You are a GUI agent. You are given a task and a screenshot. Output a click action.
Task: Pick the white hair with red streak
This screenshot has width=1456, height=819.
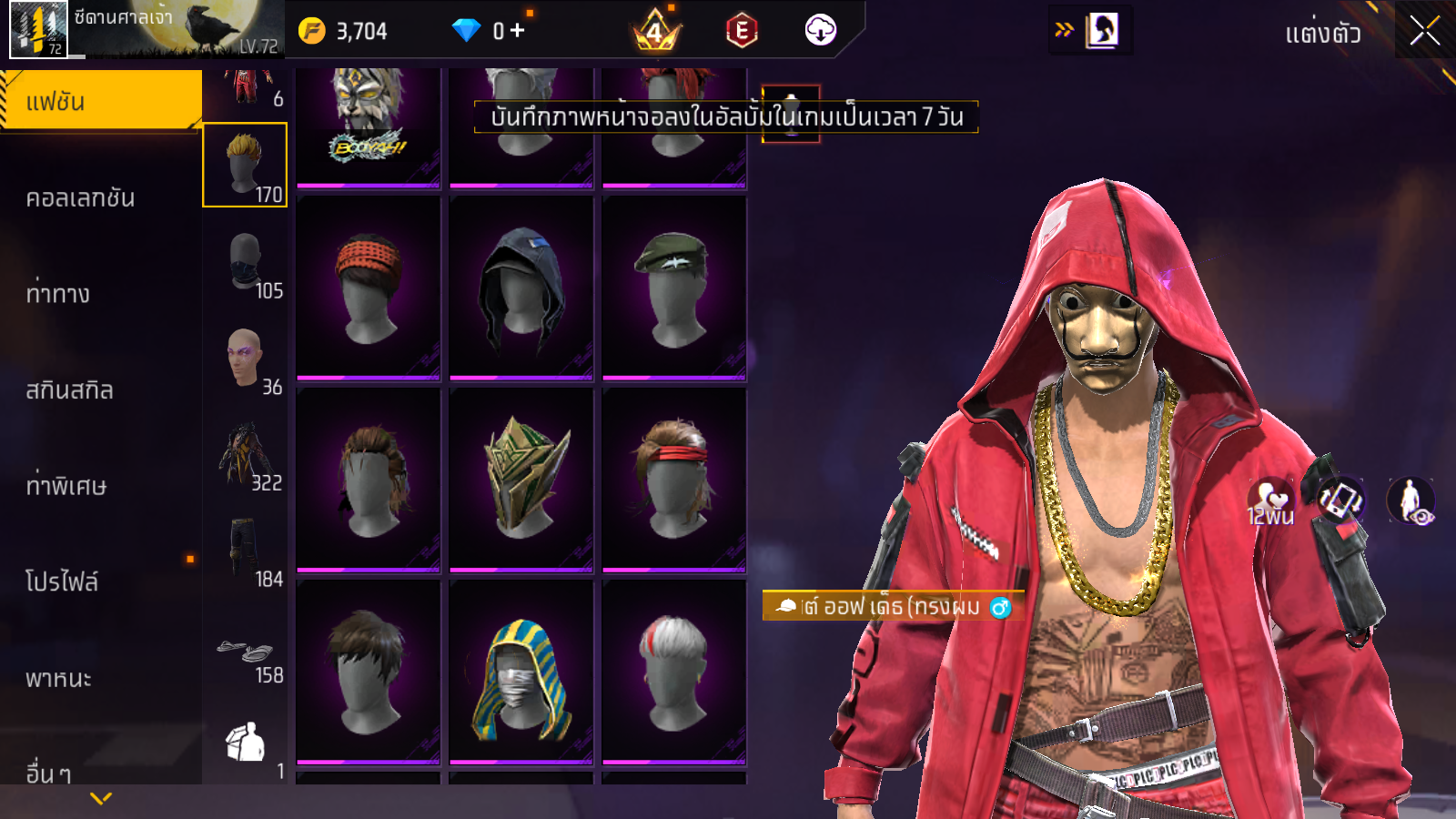(674, 672)
